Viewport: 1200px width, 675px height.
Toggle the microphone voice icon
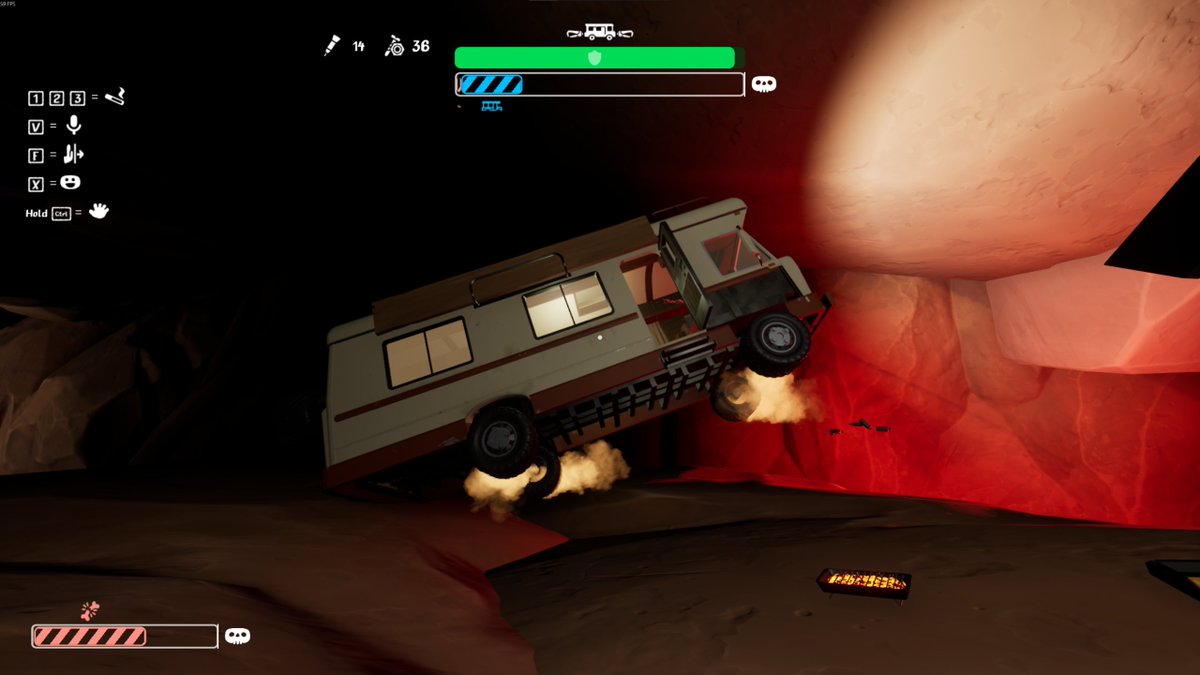tap(73, 125)
